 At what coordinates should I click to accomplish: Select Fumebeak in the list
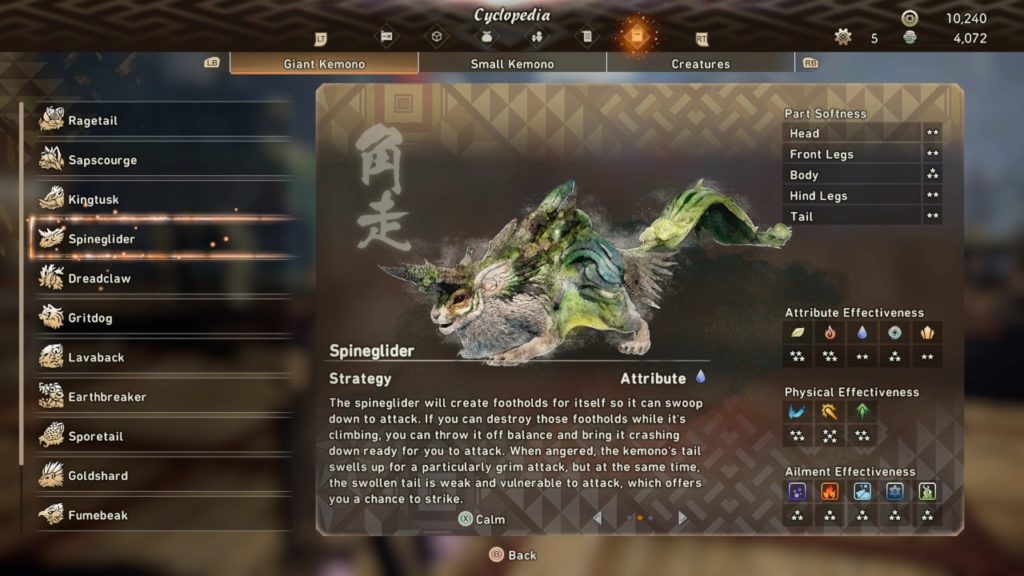click(x=160, y=515)
